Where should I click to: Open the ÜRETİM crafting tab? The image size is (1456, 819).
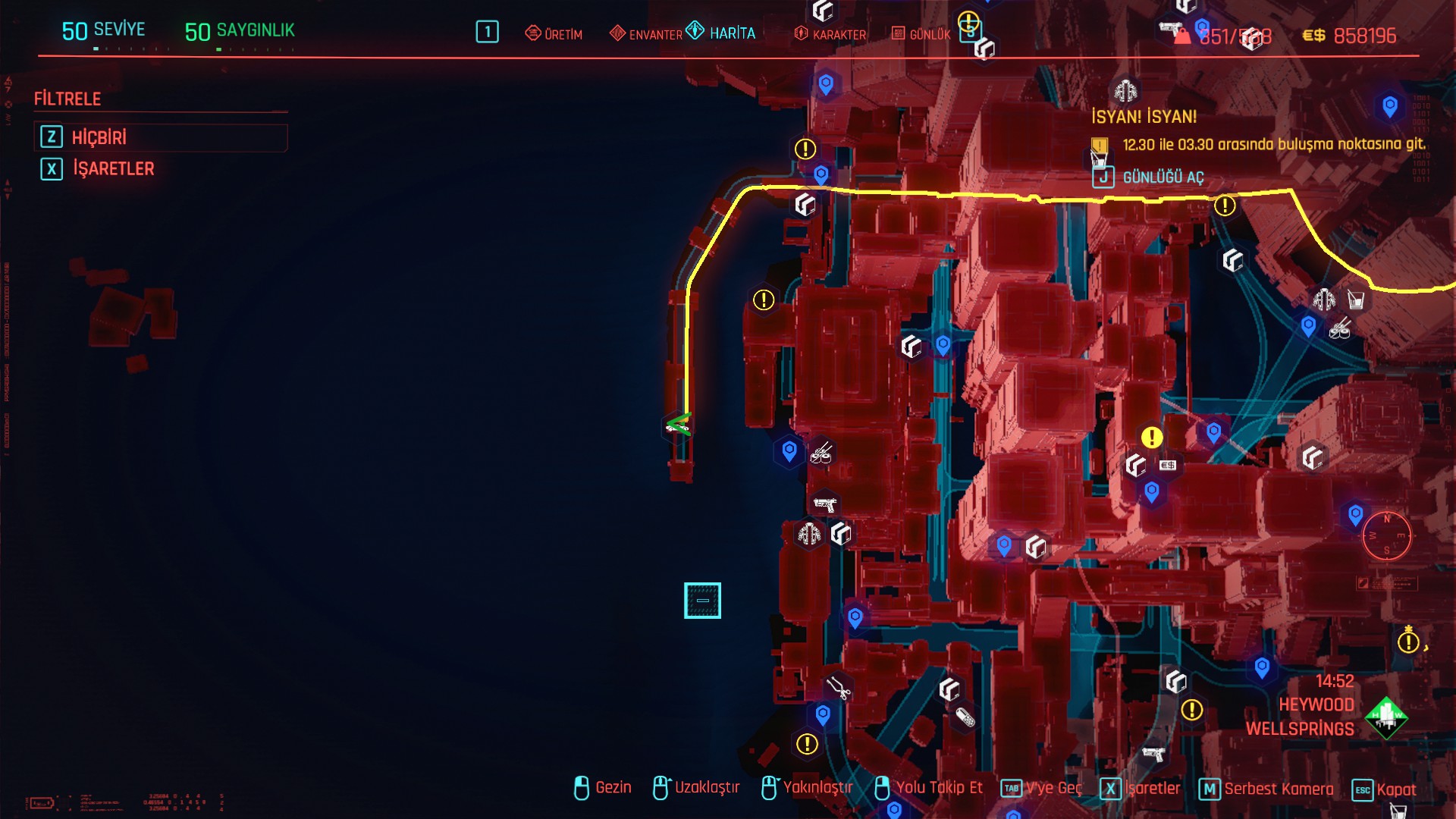click(554, 34)
